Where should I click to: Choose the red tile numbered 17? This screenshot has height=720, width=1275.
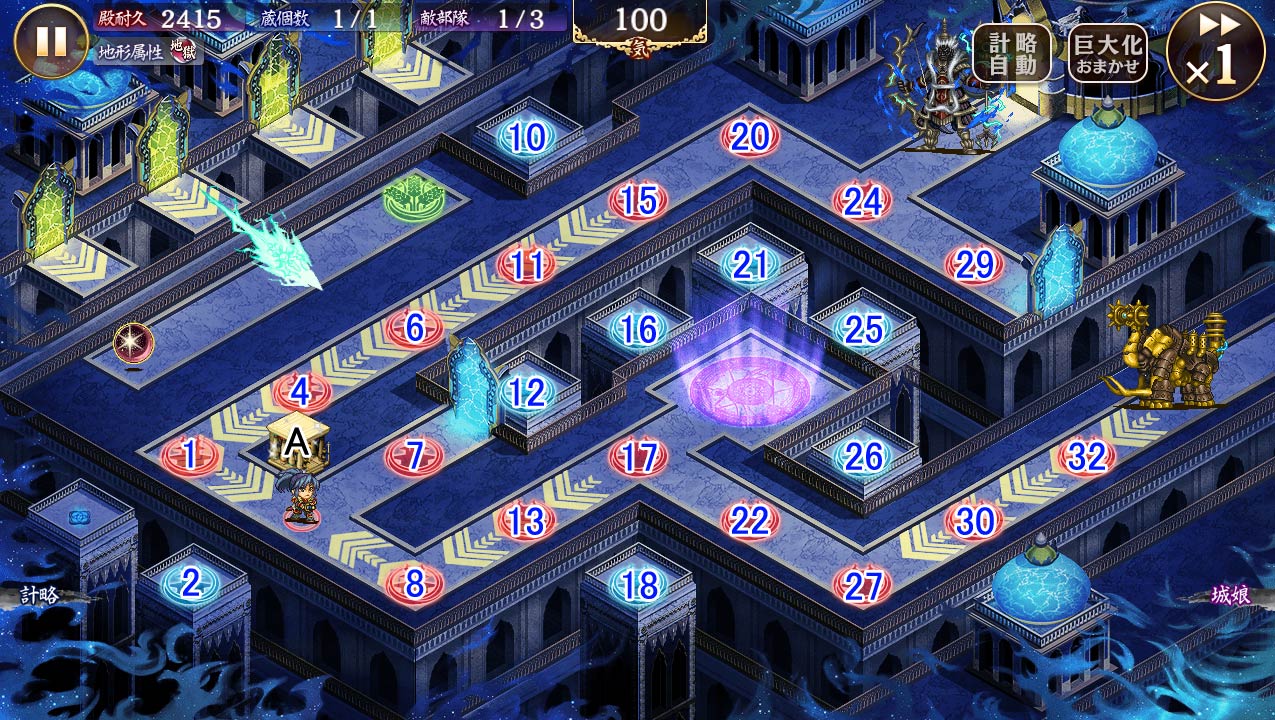point(638,457)
